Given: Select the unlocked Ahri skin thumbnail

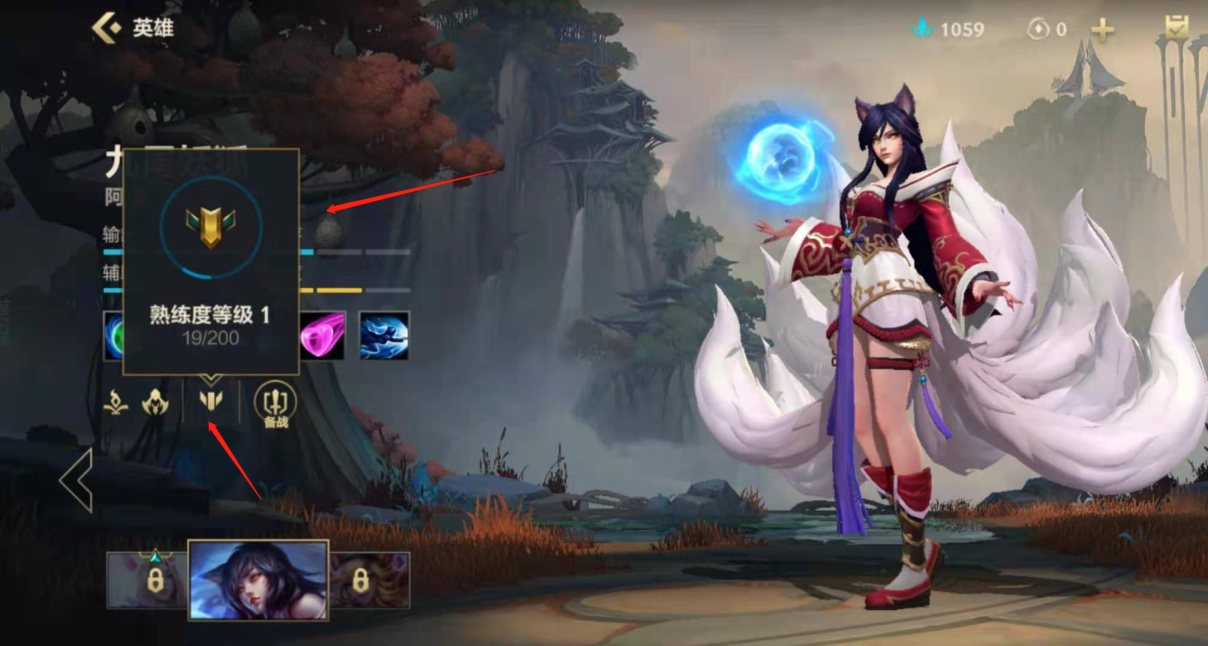Looking at the screenshot, I should click(258, 580).
